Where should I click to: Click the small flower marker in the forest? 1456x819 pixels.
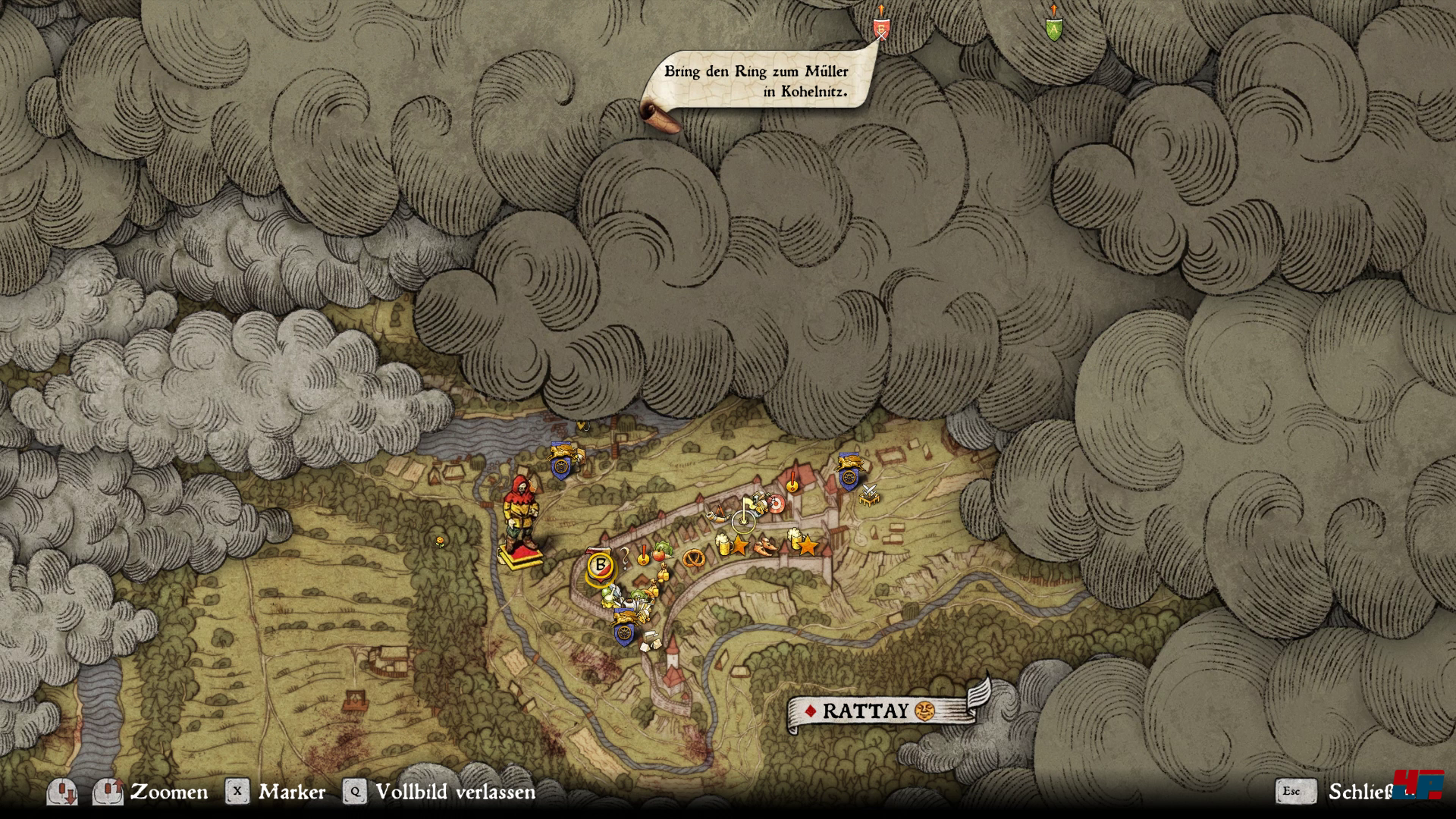[x=439, y=541]
